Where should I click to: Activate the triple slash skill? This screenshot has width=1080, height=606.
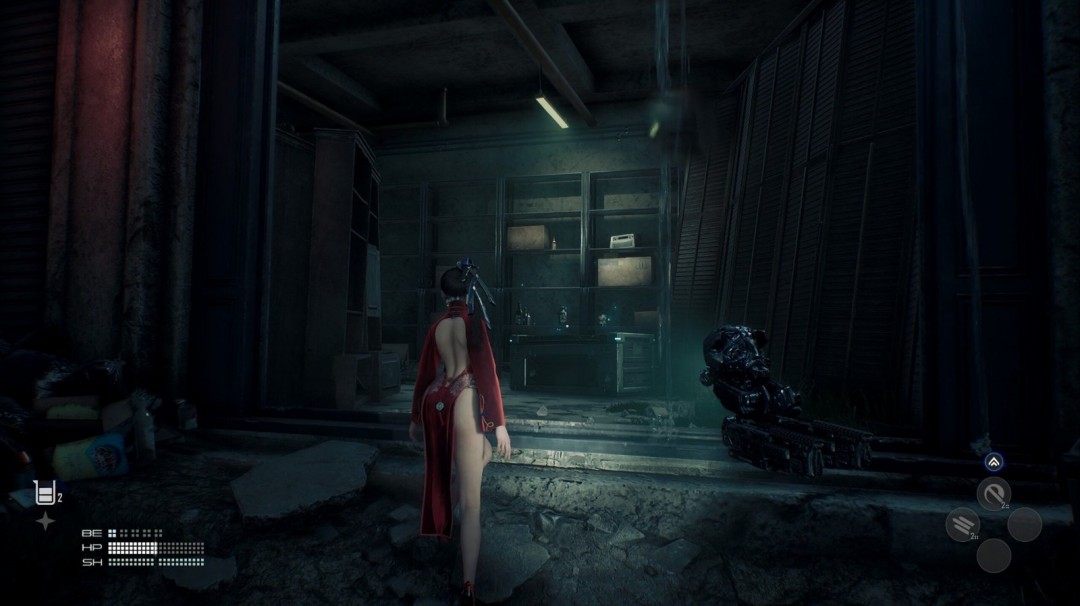[962, 524]
